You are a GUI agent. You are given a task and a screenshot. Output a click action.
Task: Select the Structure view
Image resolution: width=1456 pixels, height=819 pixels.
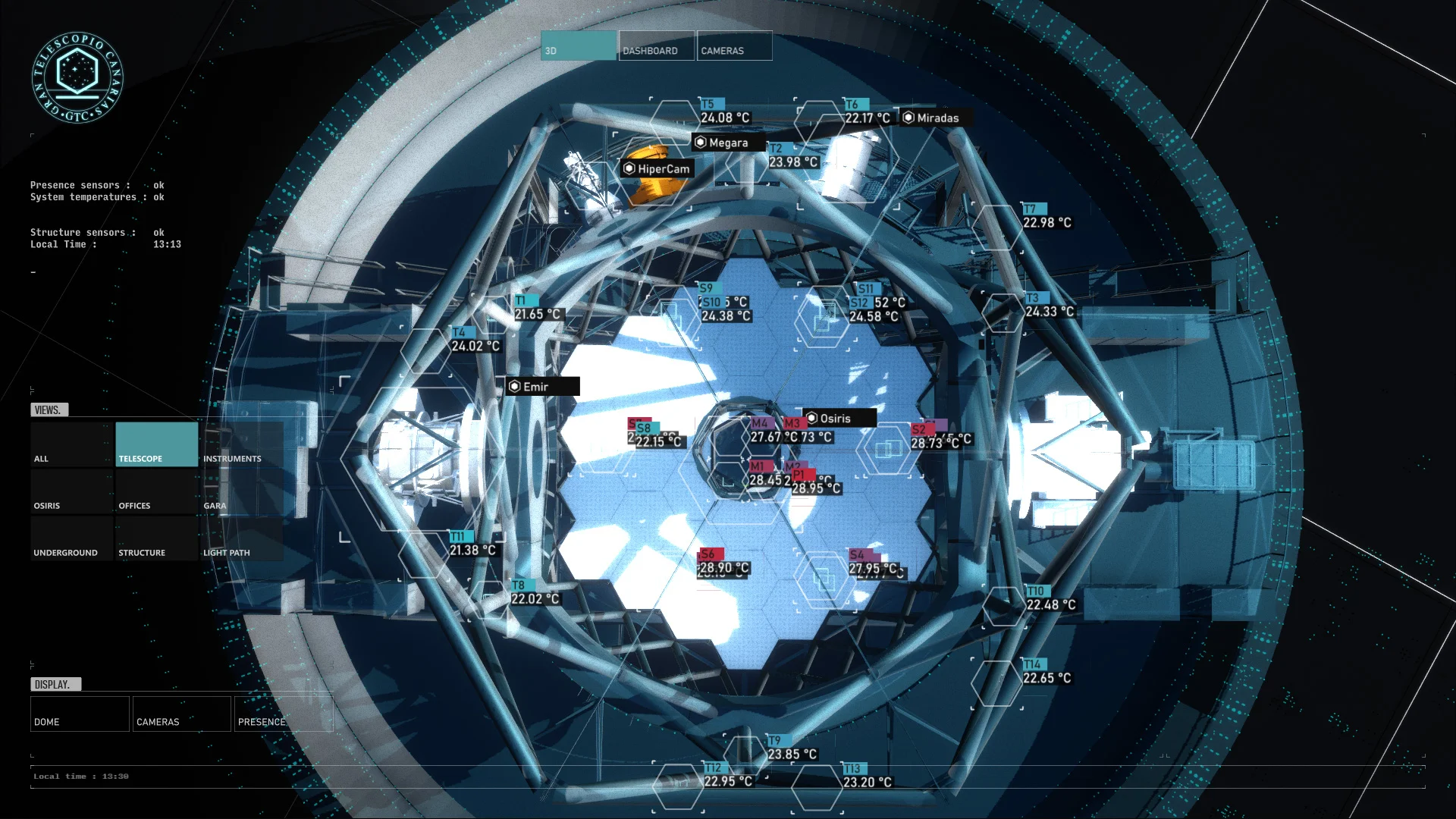[x=156, y=538]
